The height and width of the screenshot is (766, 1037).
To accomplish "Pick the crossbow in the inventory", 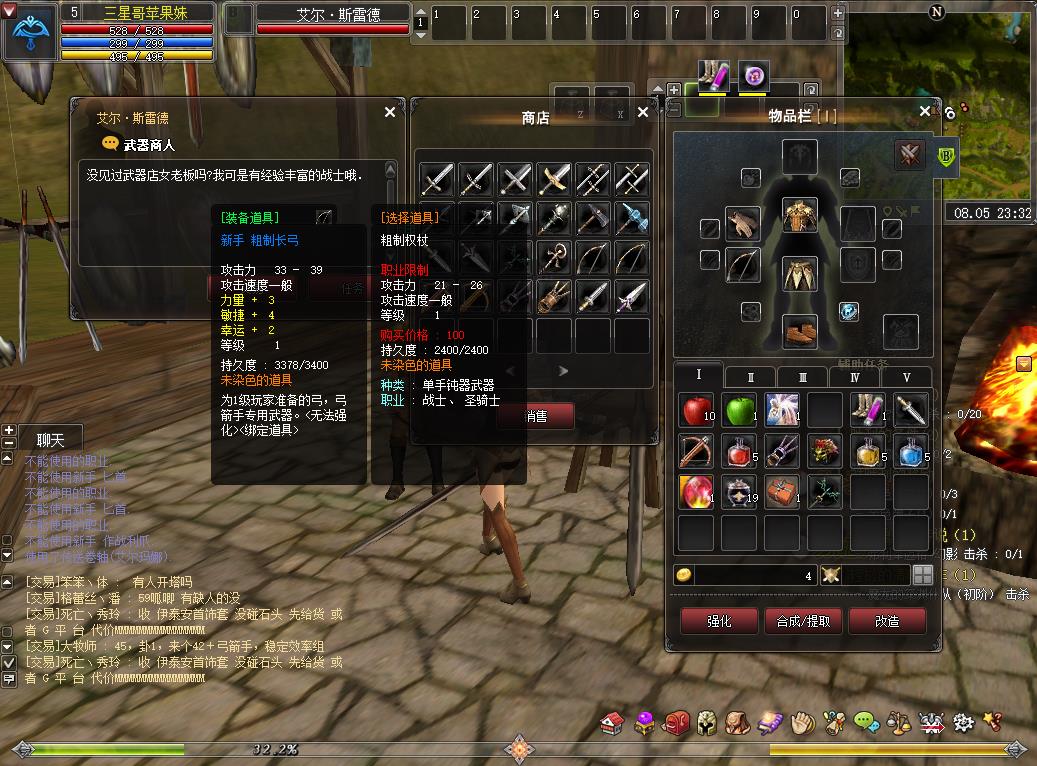I will point(696,451).
